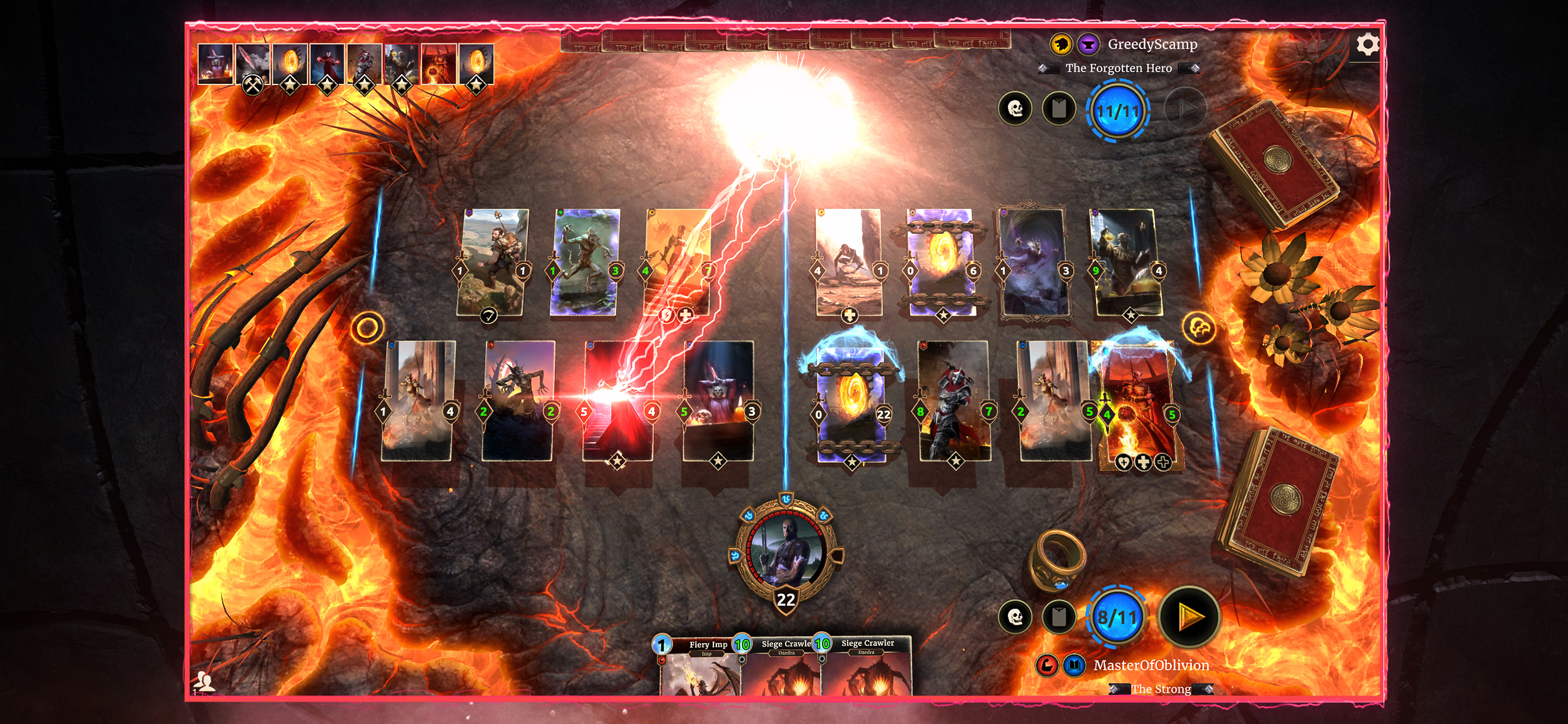This screenshot has width=1568, height=724.
Task: View GreedyScamp's discard pile skull
Action: coord(1014,109)
